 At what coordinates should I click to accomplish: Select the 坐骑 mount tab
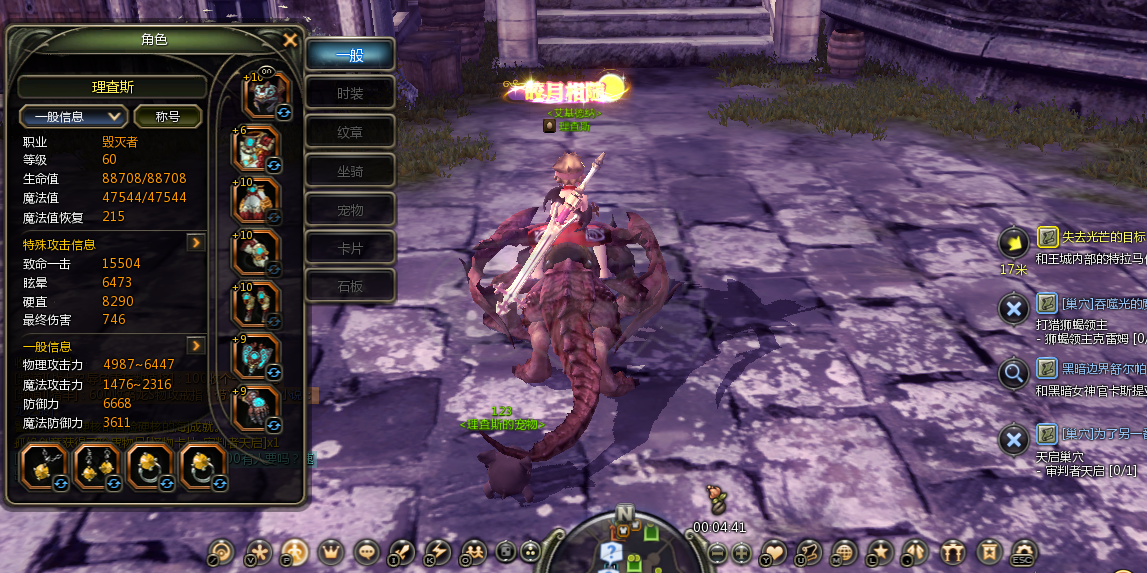(x=350, y=171)
